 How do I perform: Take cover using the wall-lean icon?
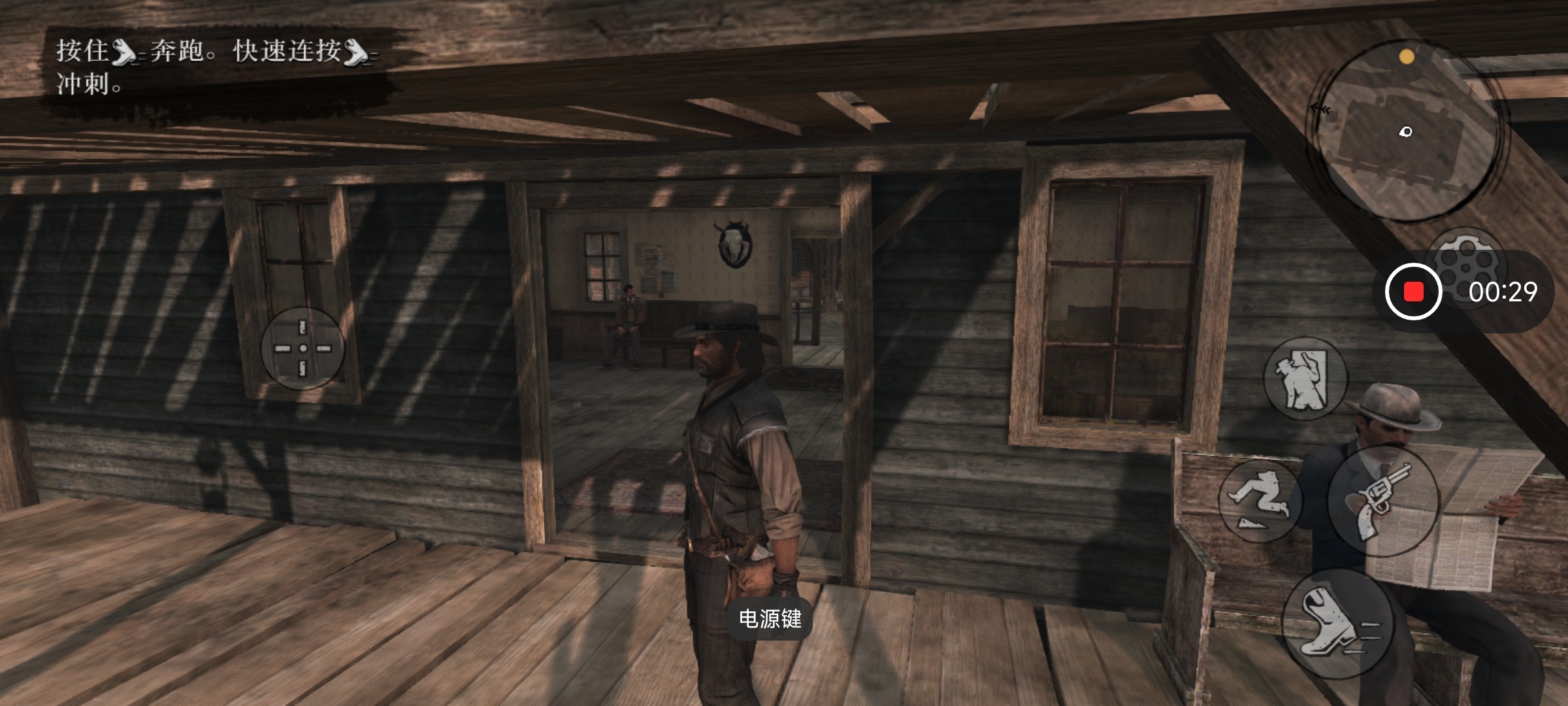1304,379
